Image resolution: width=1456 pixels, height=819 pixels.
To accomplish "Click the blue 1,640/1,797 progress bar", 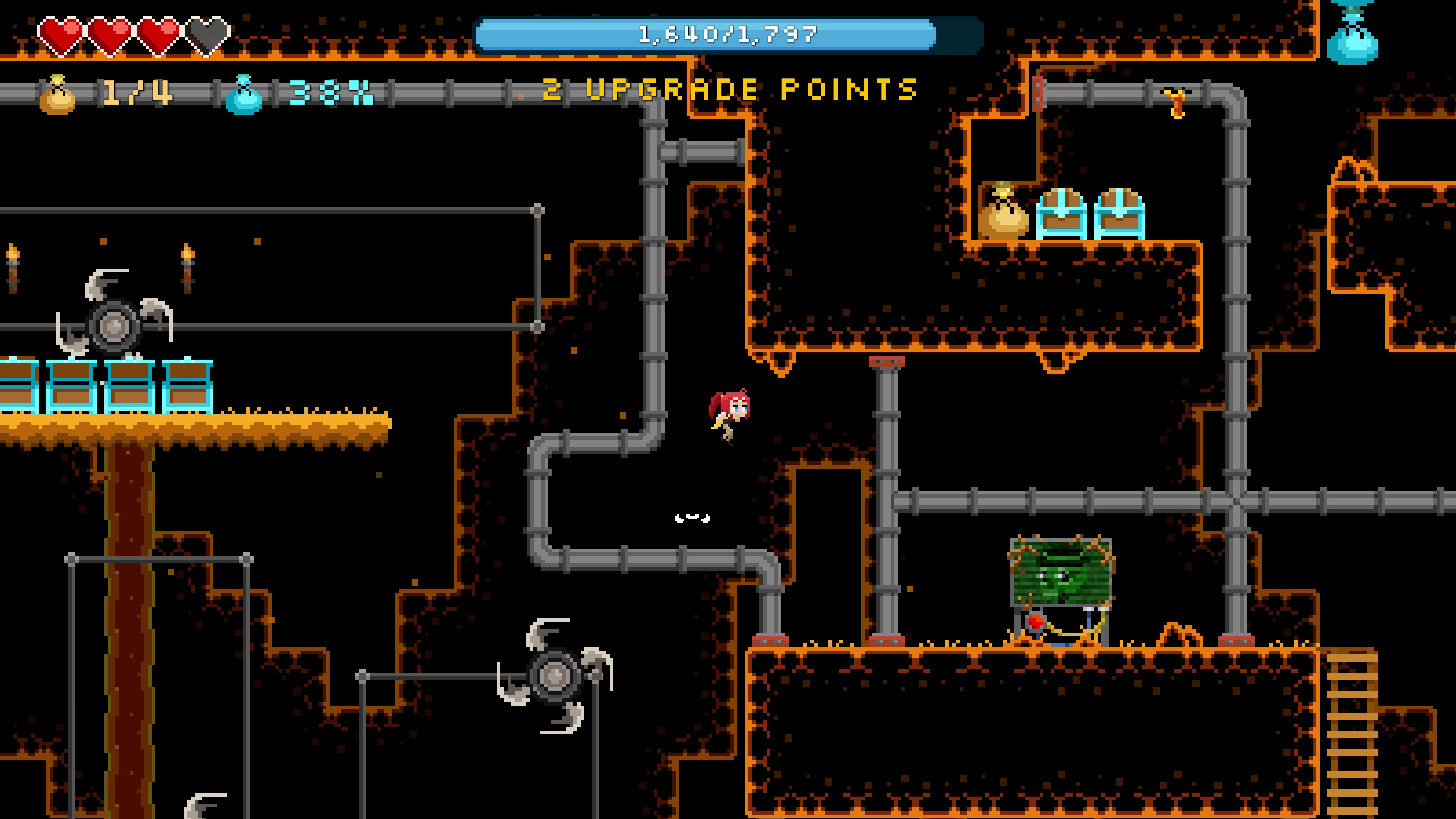I will 726,34.
